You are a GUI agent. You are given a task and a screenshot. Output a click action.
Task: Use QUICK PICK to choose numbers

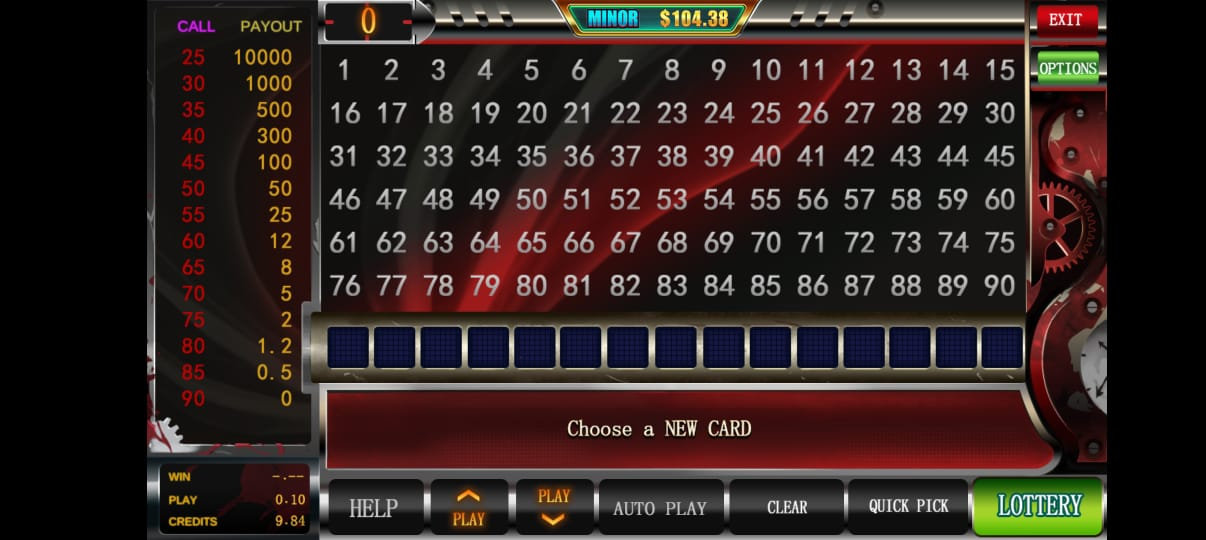(908, 506)
